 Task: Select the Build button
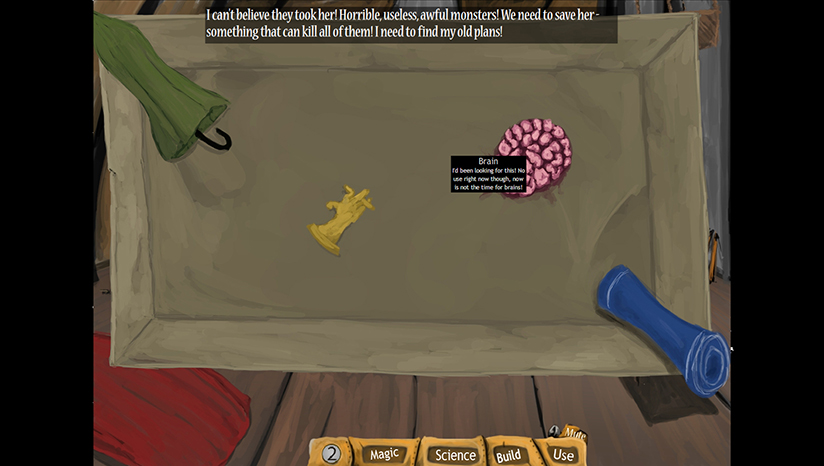(x=508, y=456)
